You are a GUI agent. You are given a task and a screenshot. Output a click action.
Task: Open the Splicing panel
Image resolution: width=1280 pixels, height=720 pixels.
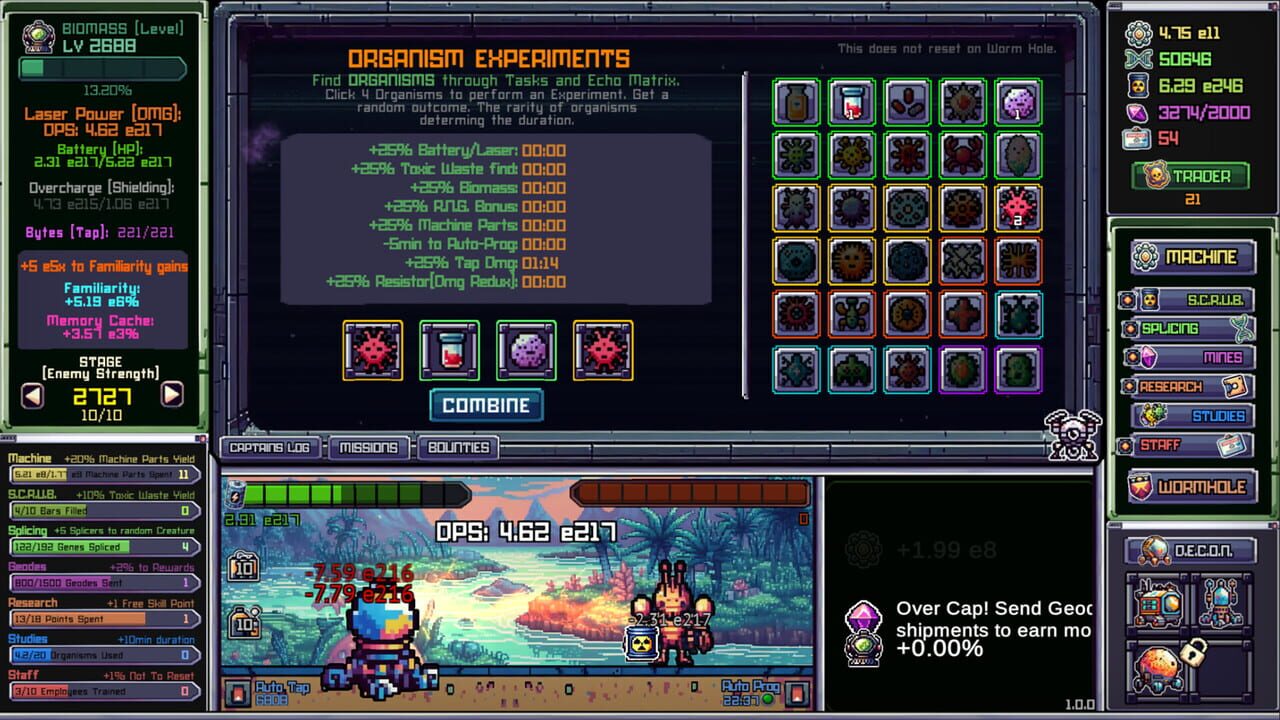tap(1190, 328)
